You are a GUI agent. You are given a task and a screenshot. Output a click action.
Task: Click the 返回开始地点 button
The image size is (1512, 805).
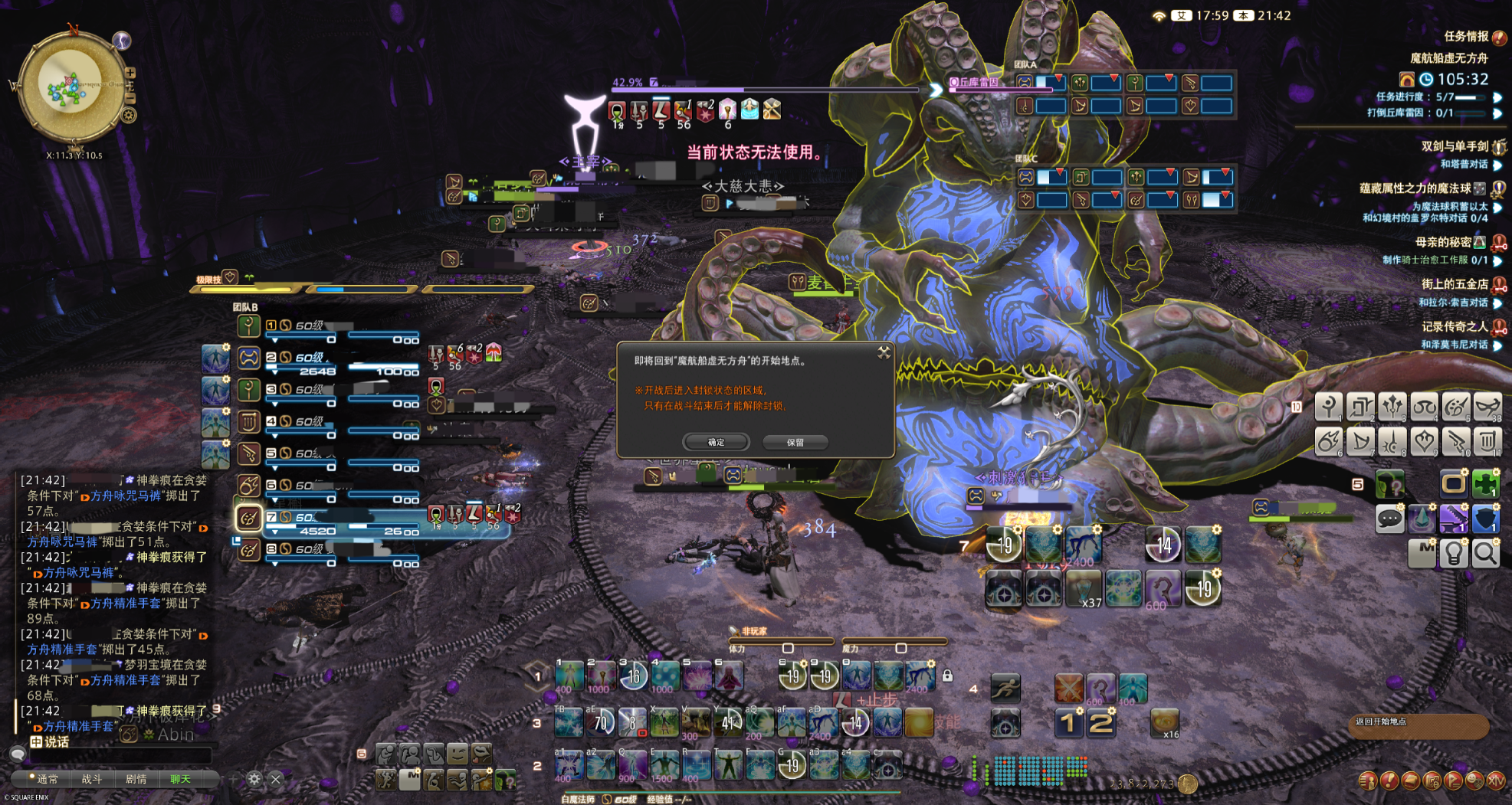[1418, 724]
